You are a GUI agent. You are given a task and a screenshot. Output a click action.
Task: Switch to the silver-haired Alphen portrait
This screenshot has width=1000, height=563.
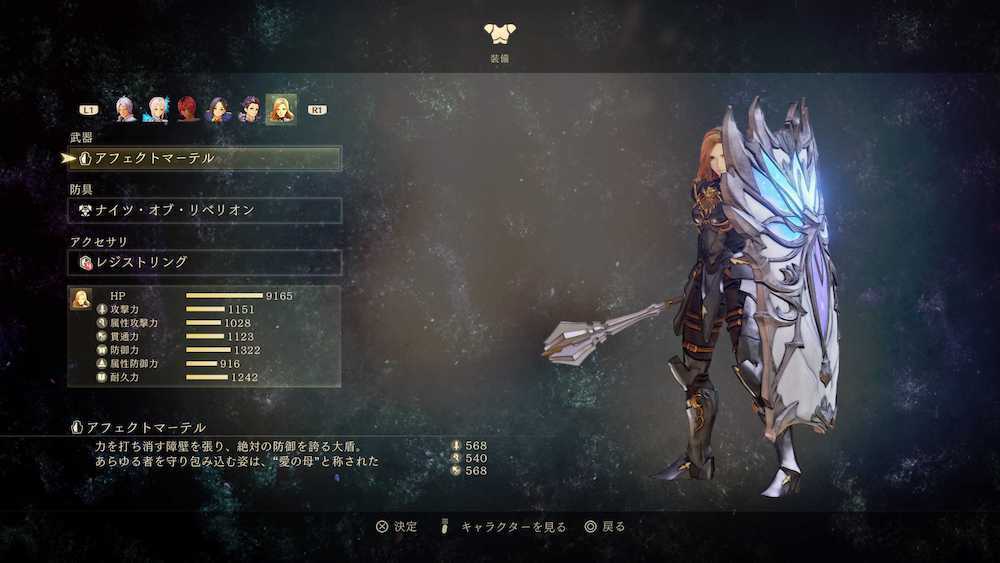click(x=125, y=109)
